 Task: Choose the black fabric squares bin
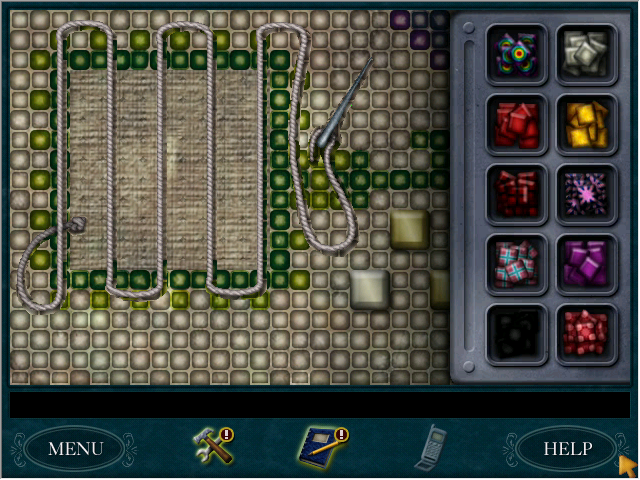pos(516,333)
